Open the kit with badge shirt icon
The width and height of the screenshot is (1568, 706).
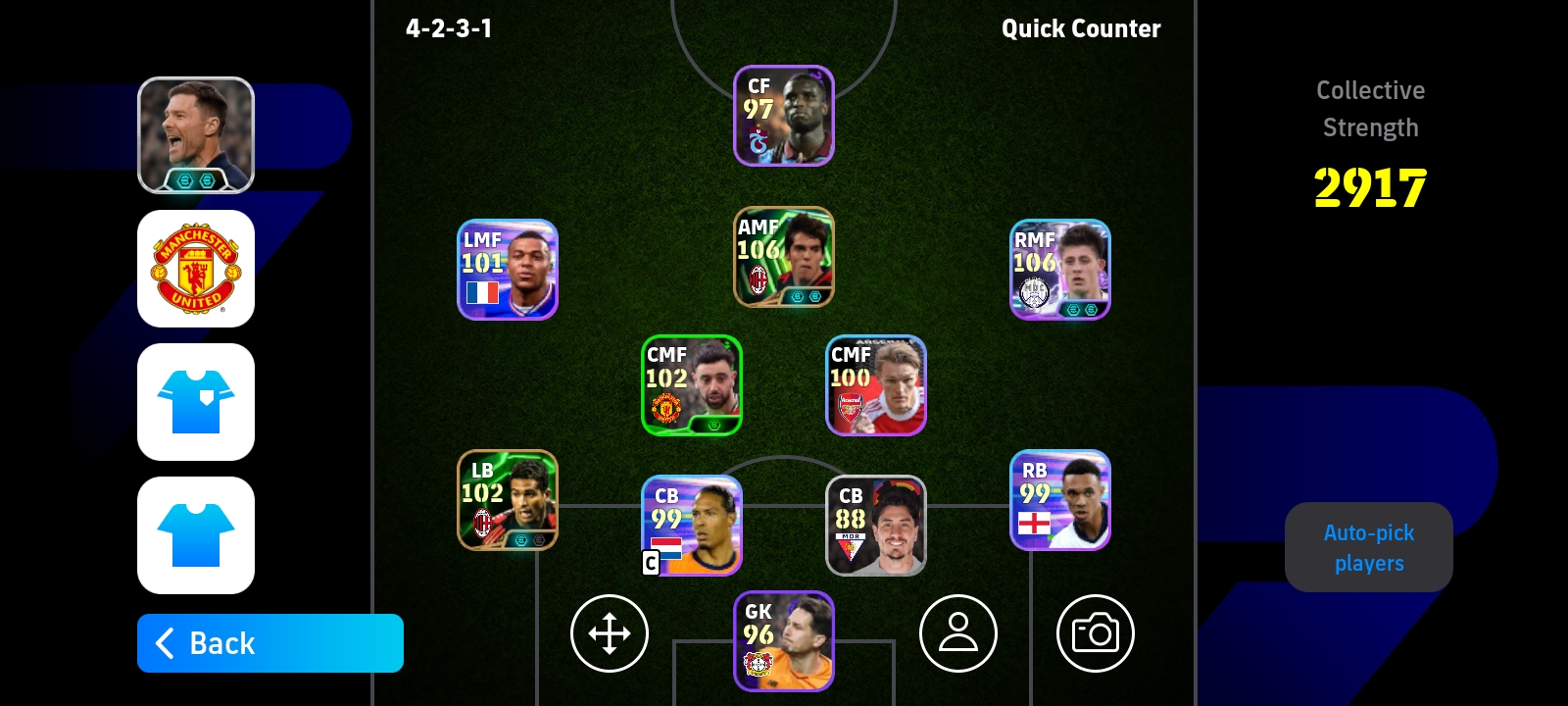[x=196, y=402]
